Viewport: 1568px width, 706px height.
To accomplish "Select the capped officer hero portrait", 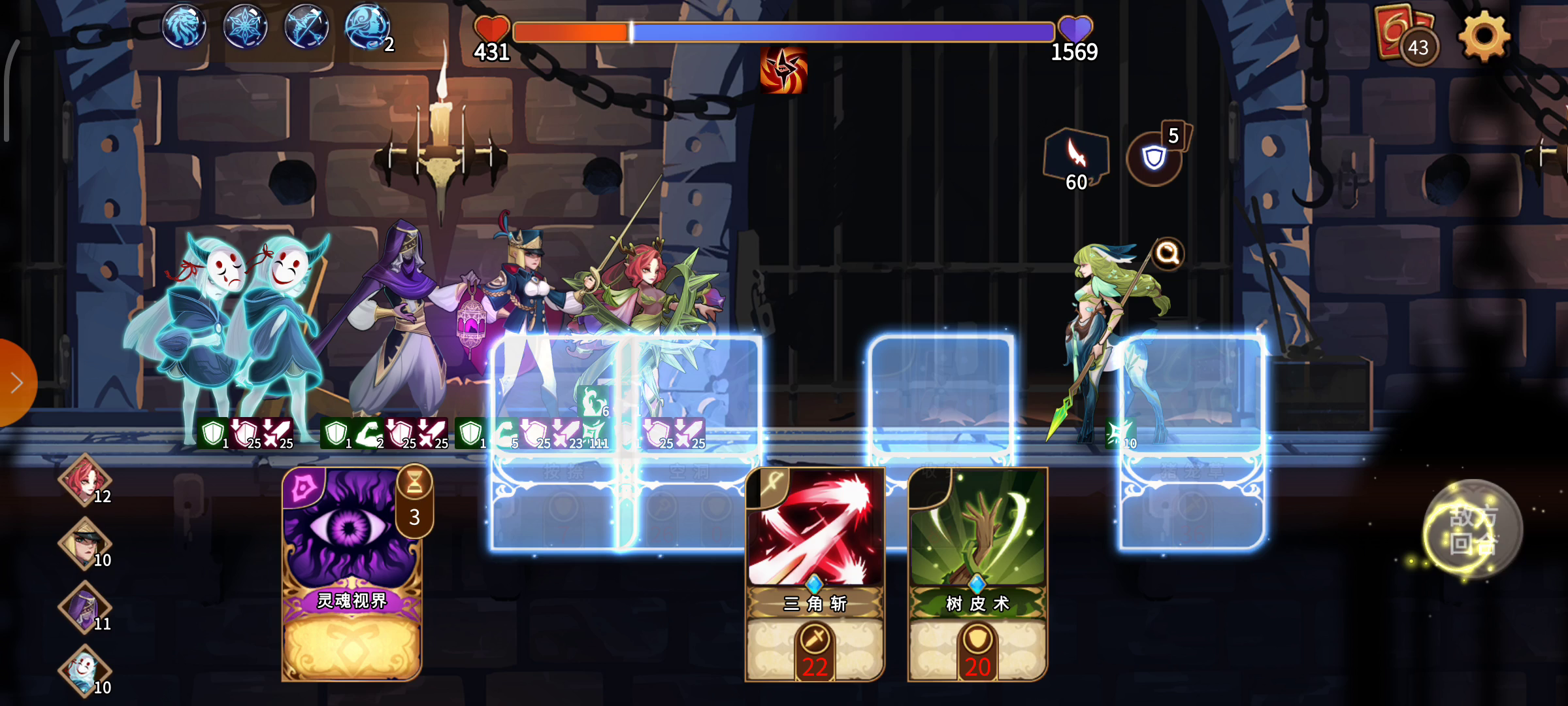I will [x=85, y=543].
